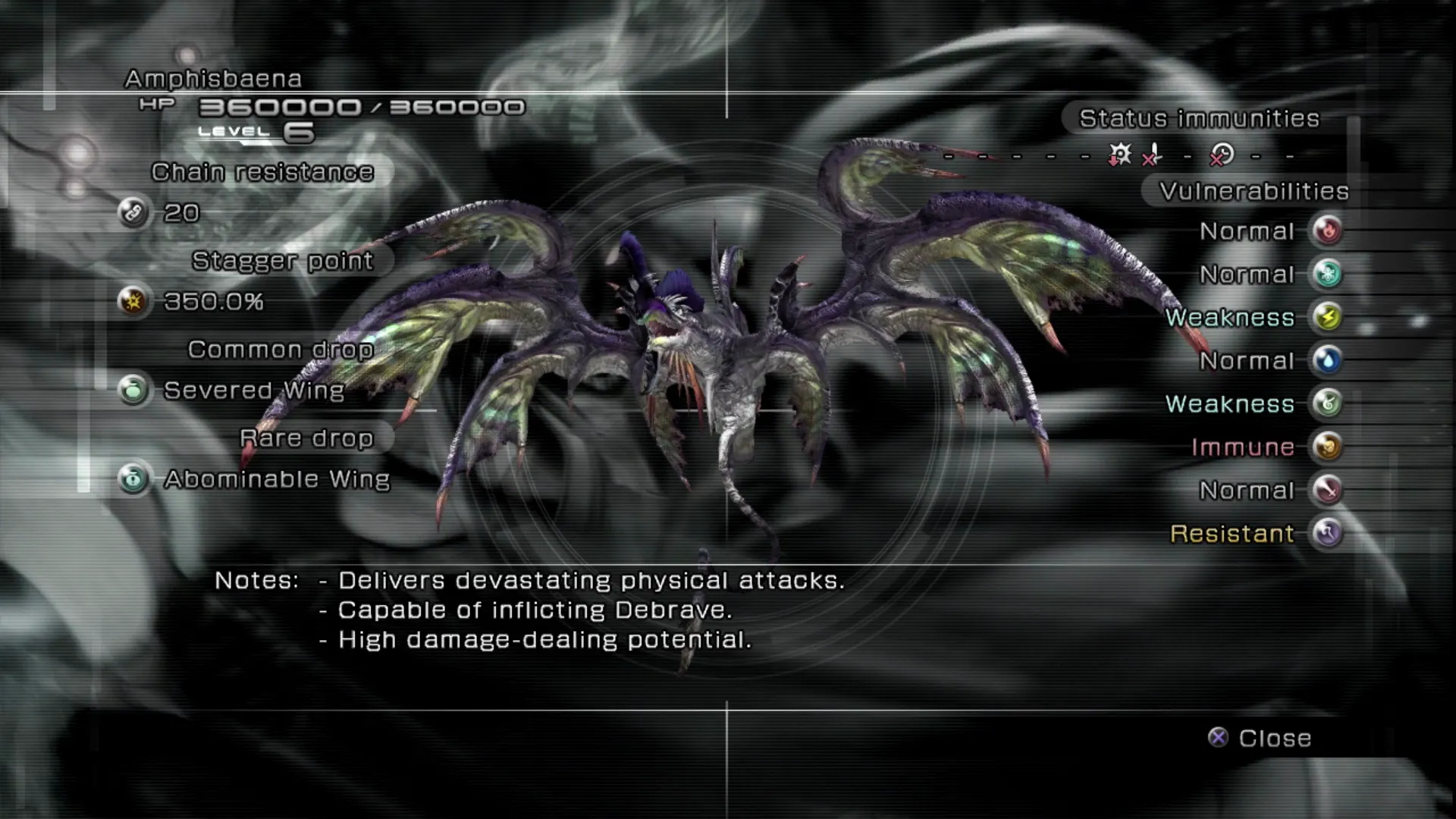Viewport: 1456px width, 819px height.
Task: Click the chain resistance link icon
Action: click(x=133, y=213)
